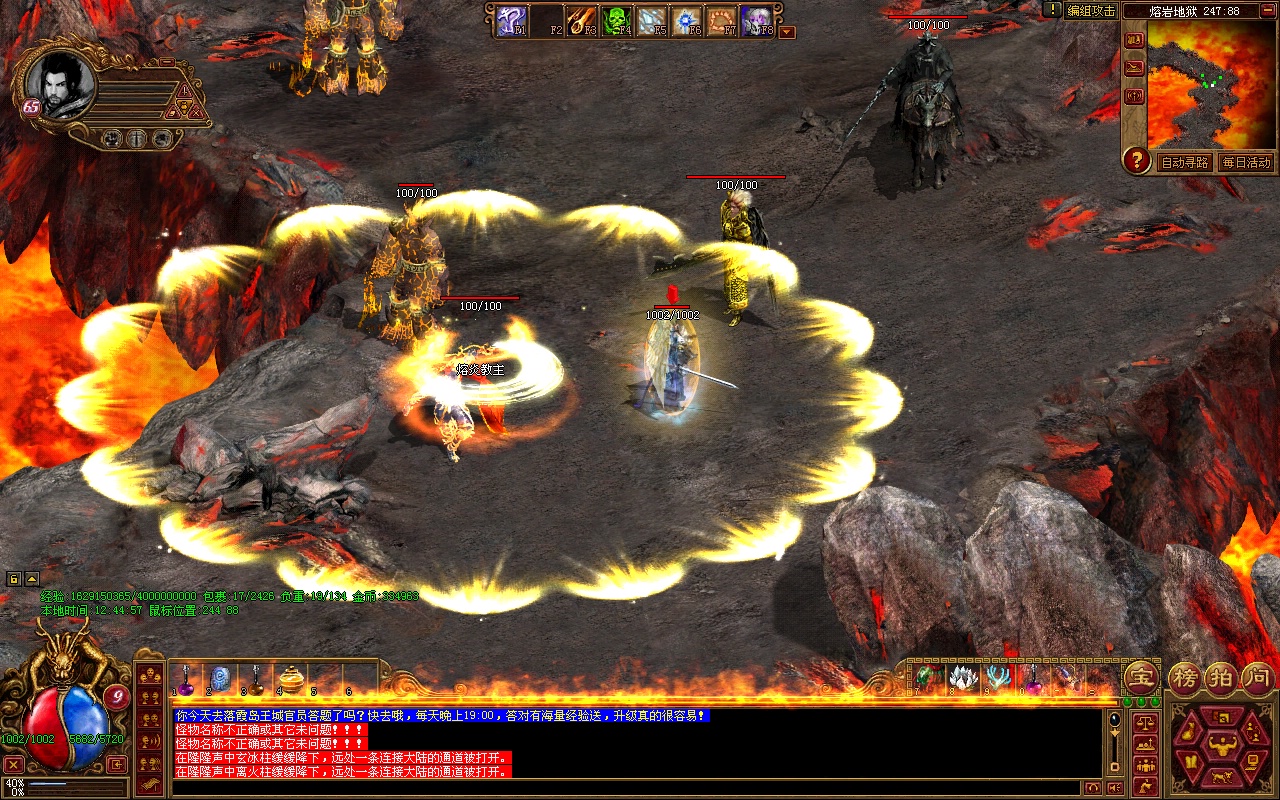Use the white lotus item in slot 8
This screenshot has height=800, width=1280.
coord(962,679)
